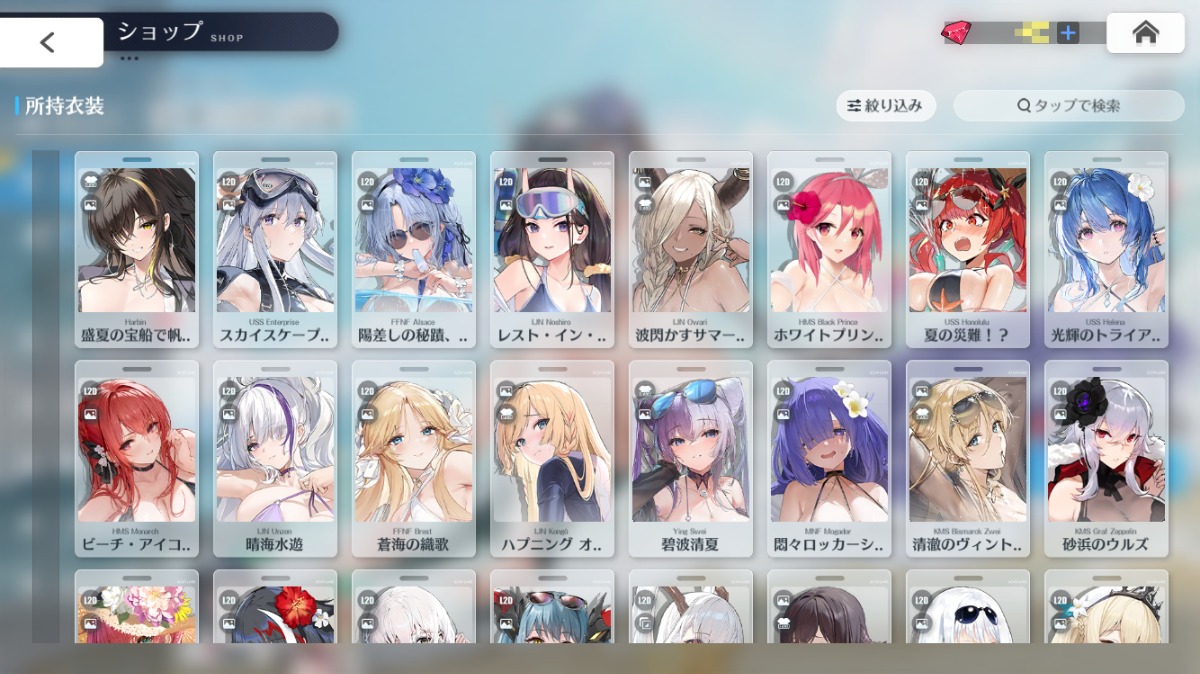The width and height of the screenshot is (1200, 674).
Task: Open the 絞り込み filter options
Action: 885,105
